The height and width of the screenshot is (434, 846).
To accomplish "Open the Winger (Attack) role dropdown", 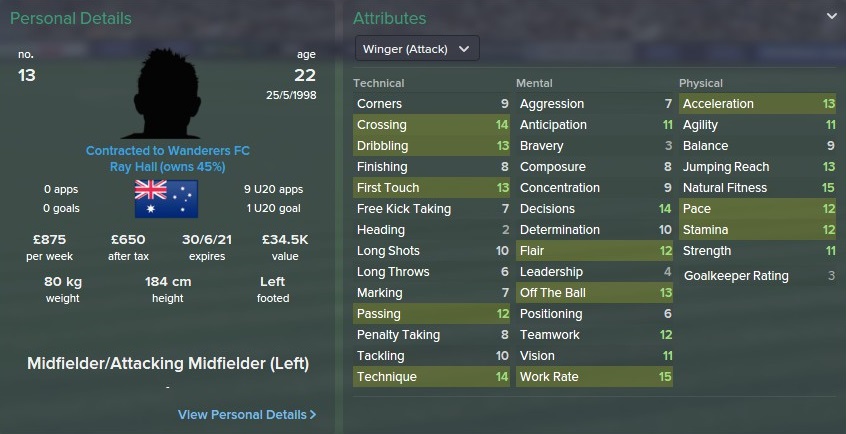I will coord(417,49).
